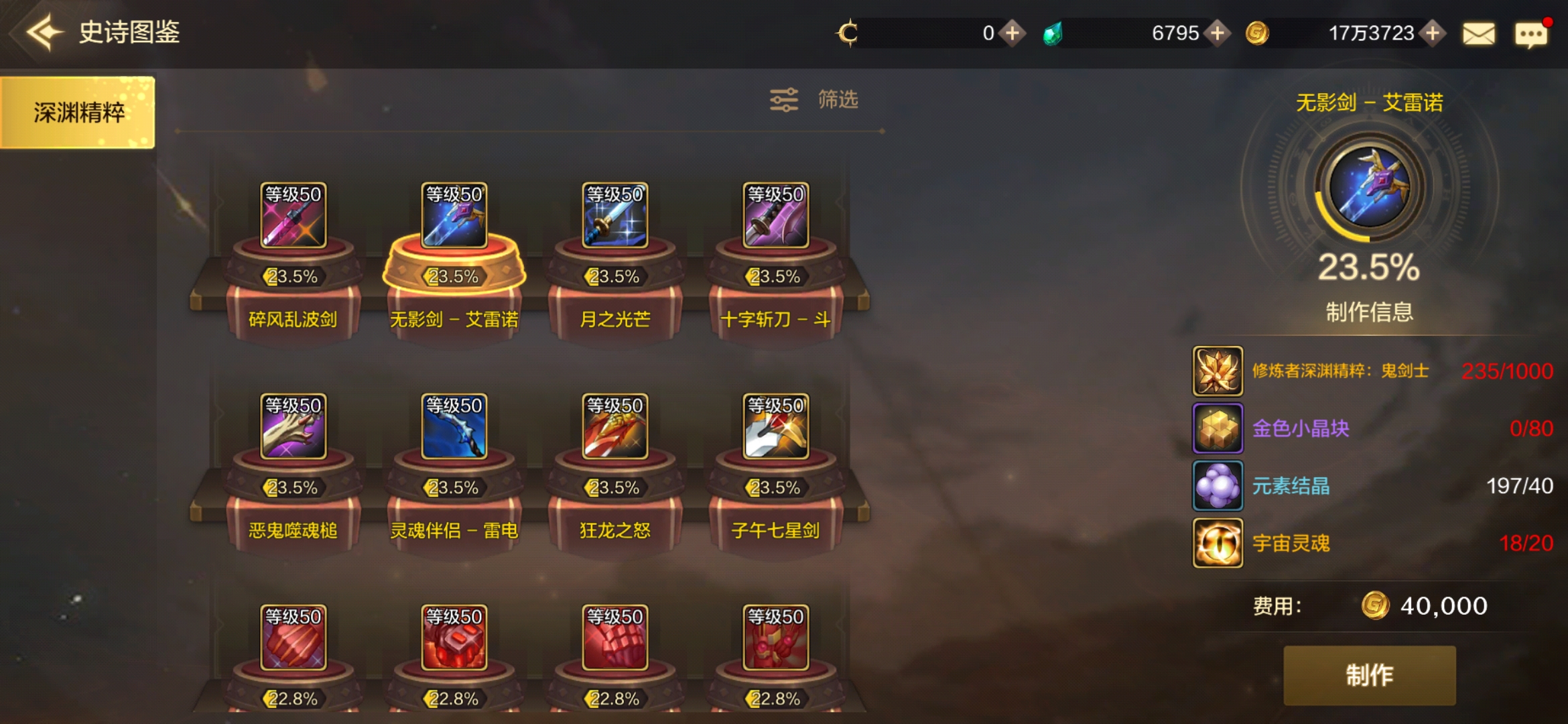
Task: Select the 十字斩刀 - 斗 weapon icon
Action: 775,216
